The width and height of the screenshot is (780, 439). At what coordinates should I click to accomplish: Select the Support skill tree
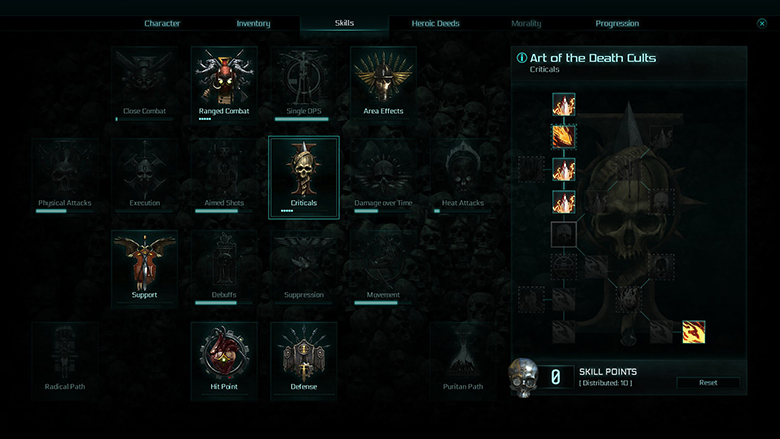tap(144, 266)
